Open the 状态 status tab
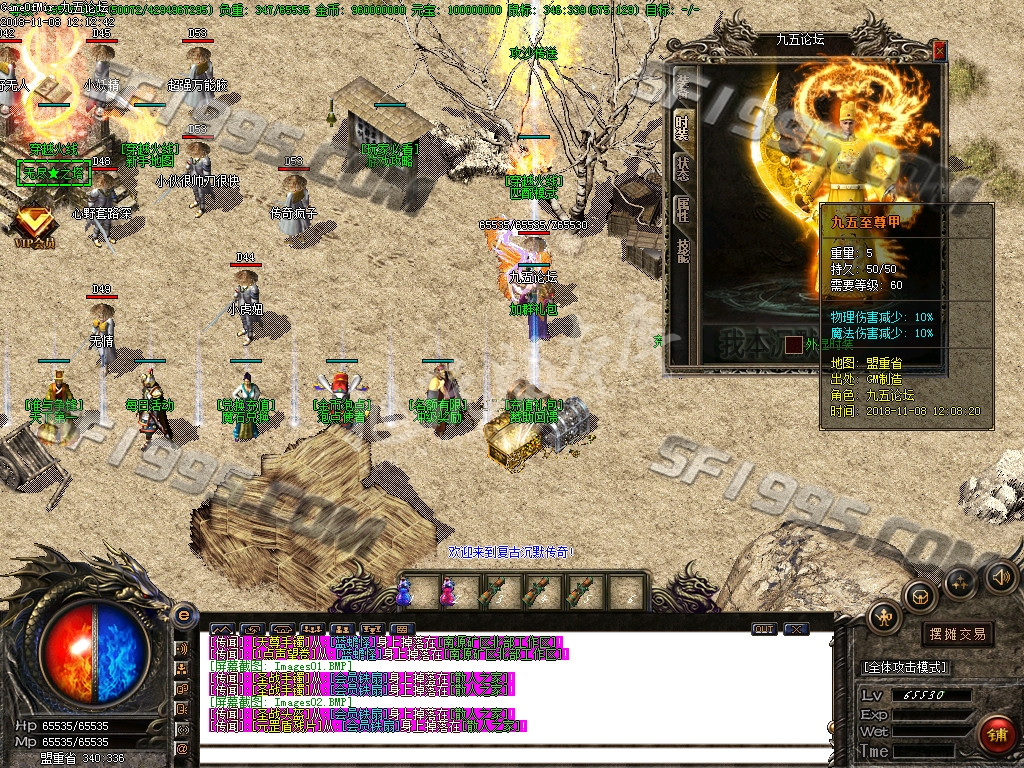Screen dimensions: 1024x768 click(x=682, y=168)
